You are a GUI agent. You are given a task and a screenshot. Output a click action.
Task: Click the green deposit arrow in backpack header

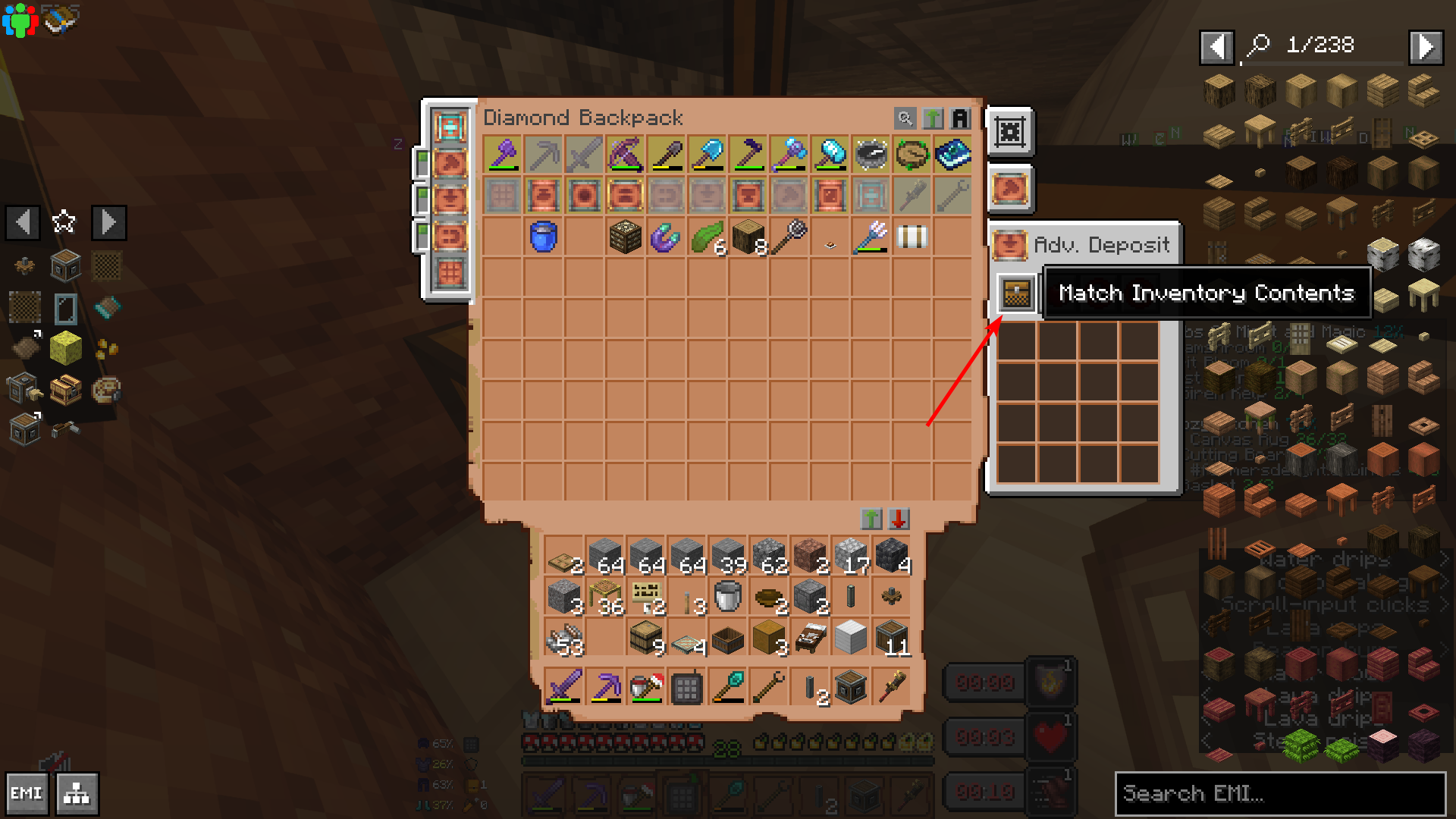pyautogui.click(x=933, y=118)
